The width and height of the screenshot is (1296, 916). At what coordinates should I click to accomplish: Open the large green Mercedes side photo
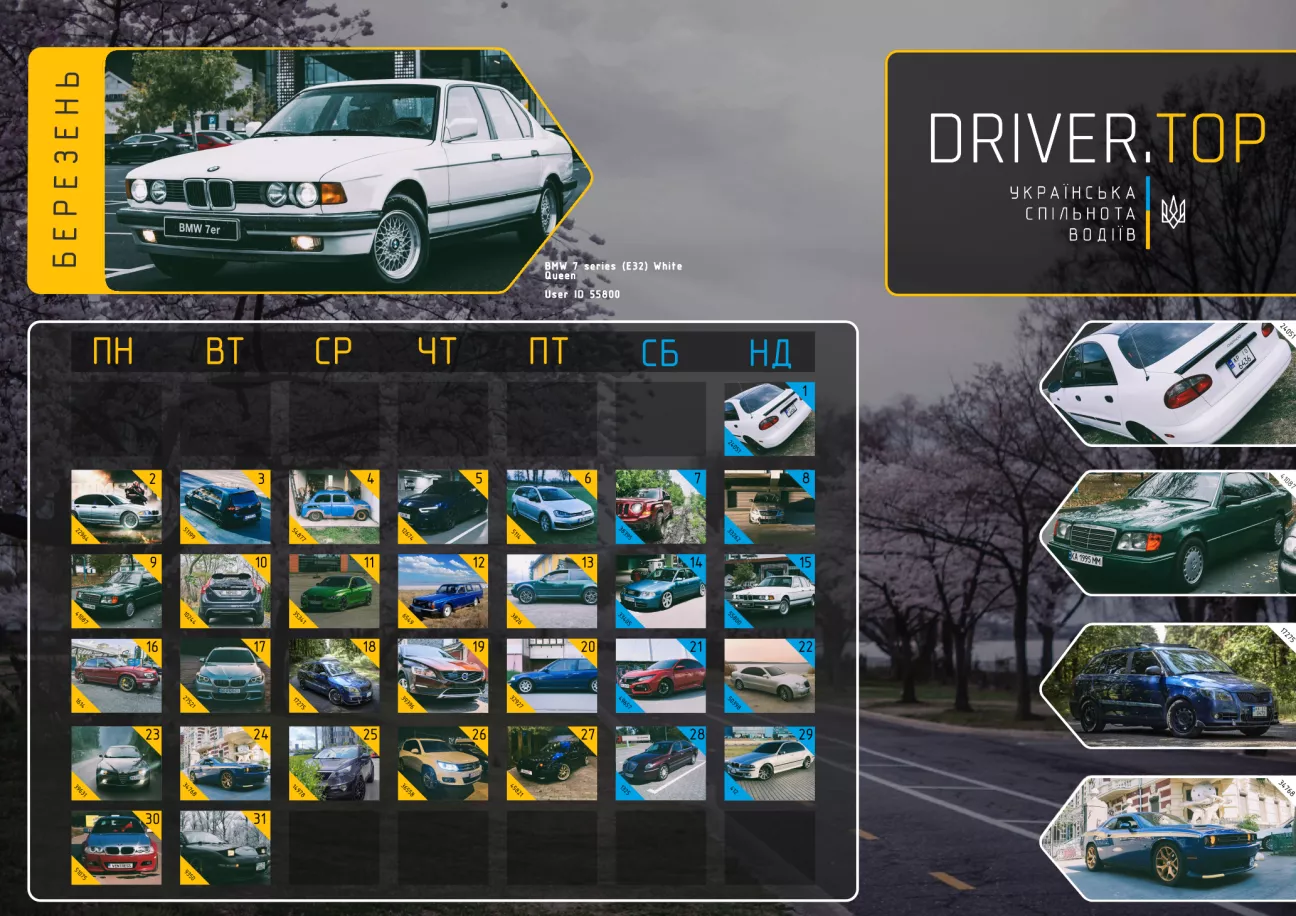tap(1170, 533)
